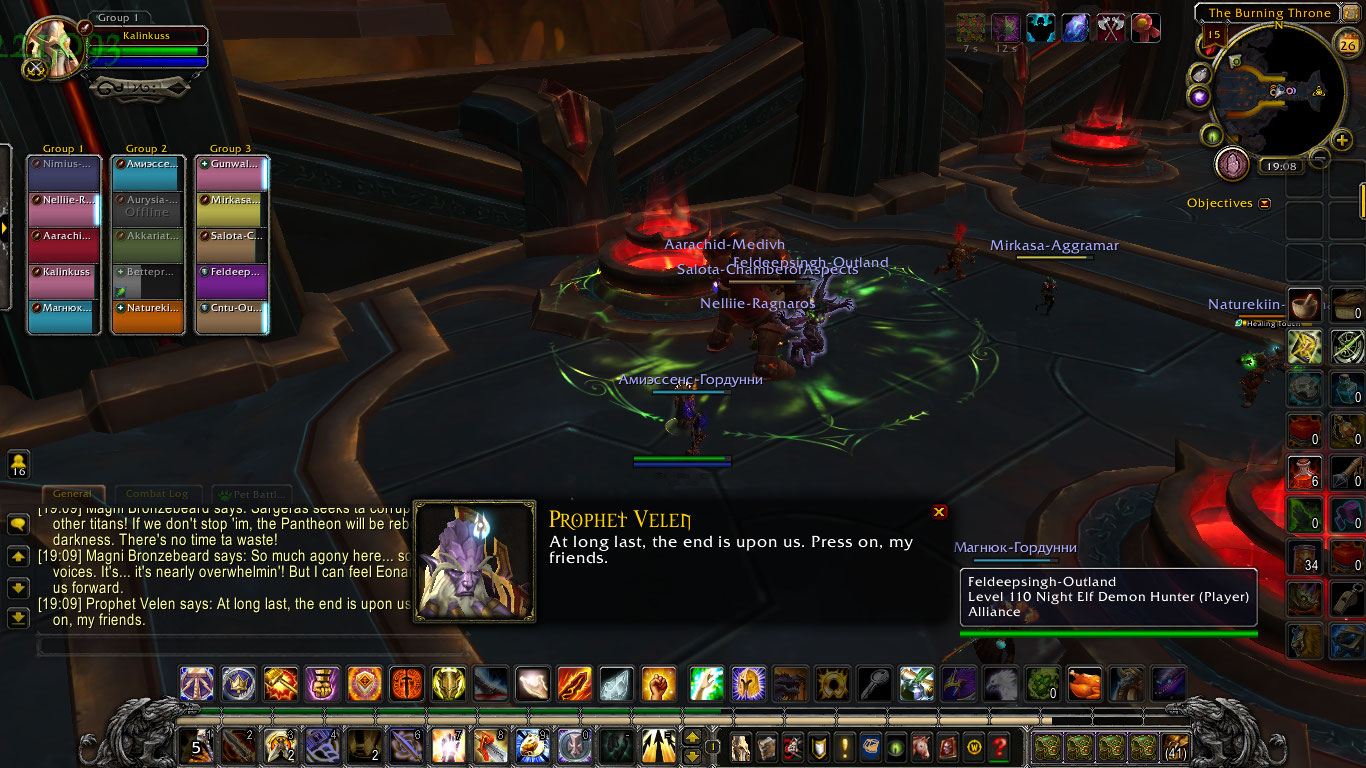The height and width of the screenshot is (768, 1366).
Task: Open the Group Finder green eye icon
Action: point(895,745)
